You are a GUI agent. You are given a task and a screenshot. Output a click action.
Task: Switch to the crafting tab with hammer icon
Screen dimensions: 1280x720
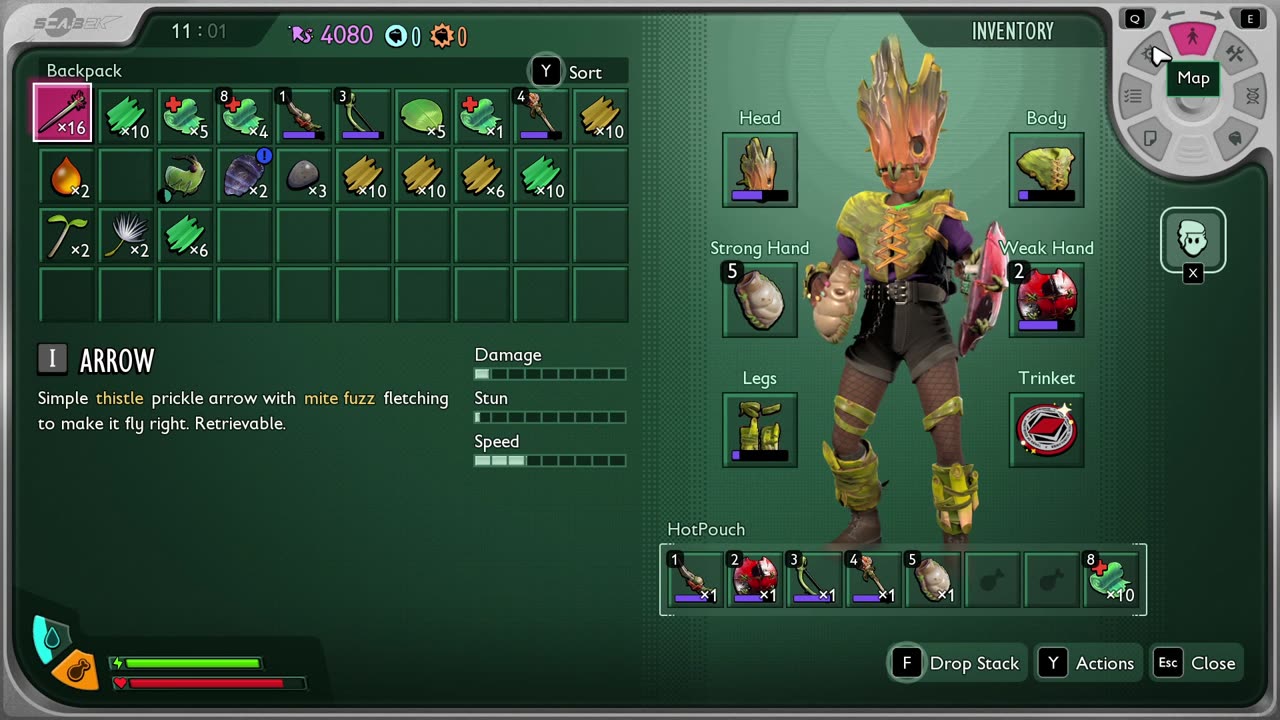point(1235,55)
